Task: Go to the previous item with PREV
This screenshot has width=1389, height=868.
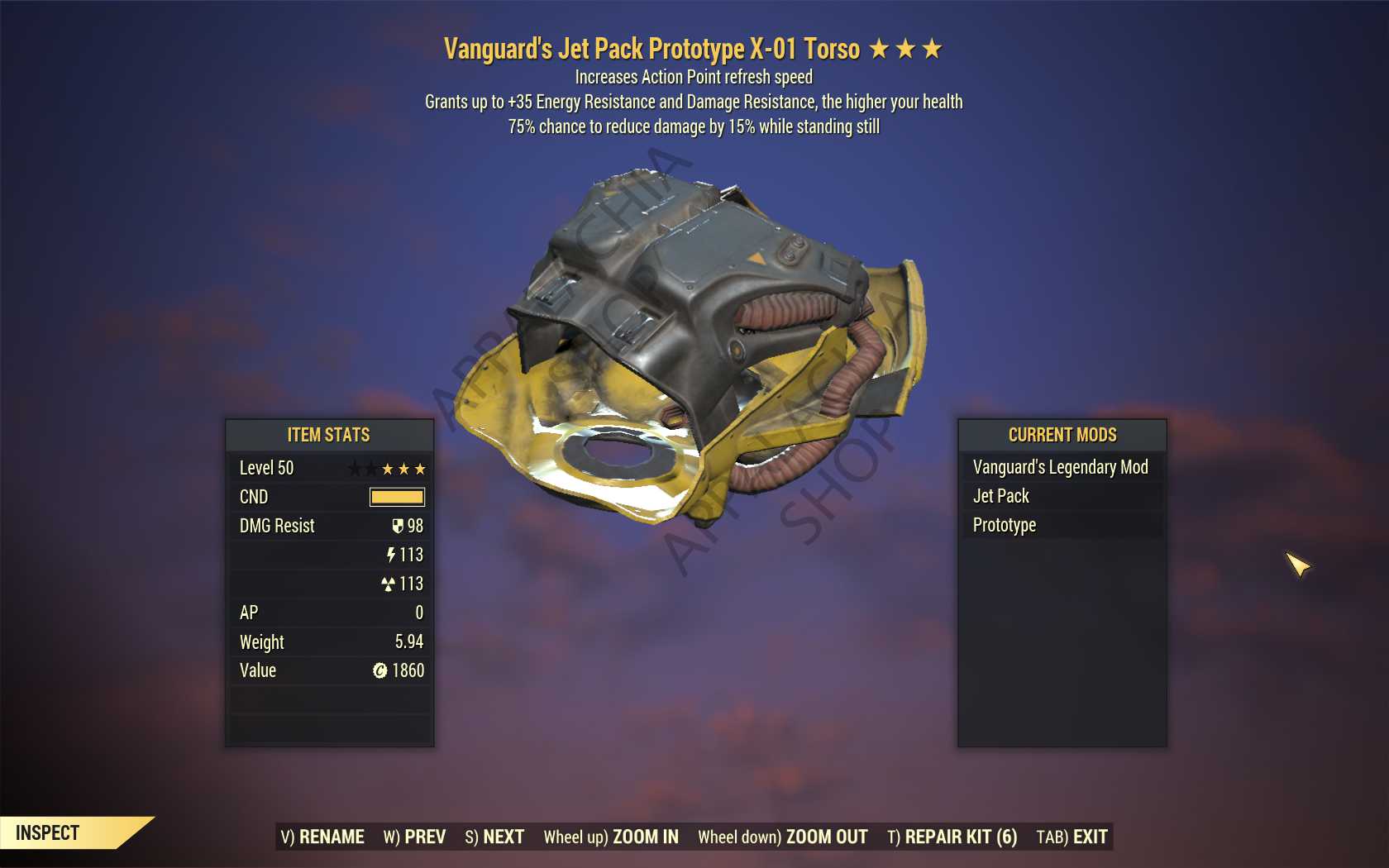Action: (x=414, y=837)
